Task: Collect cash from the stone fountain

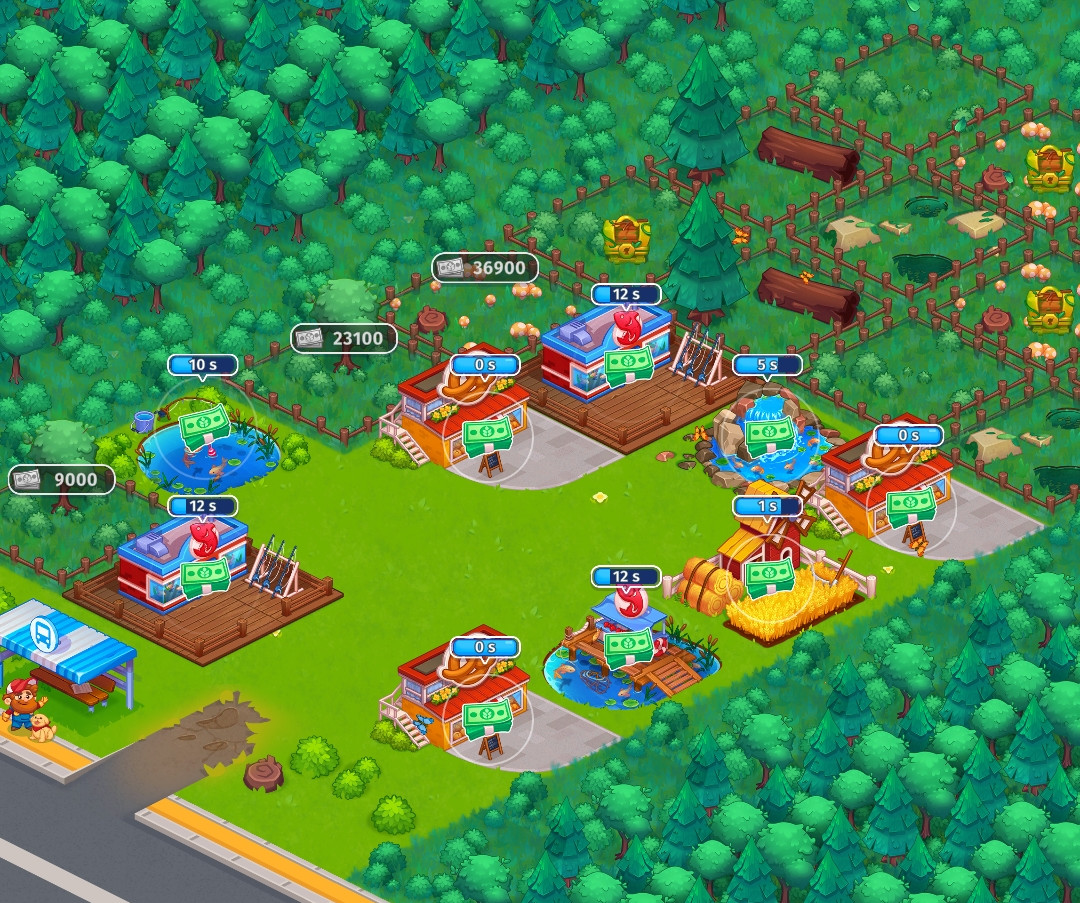Action: 769,432
